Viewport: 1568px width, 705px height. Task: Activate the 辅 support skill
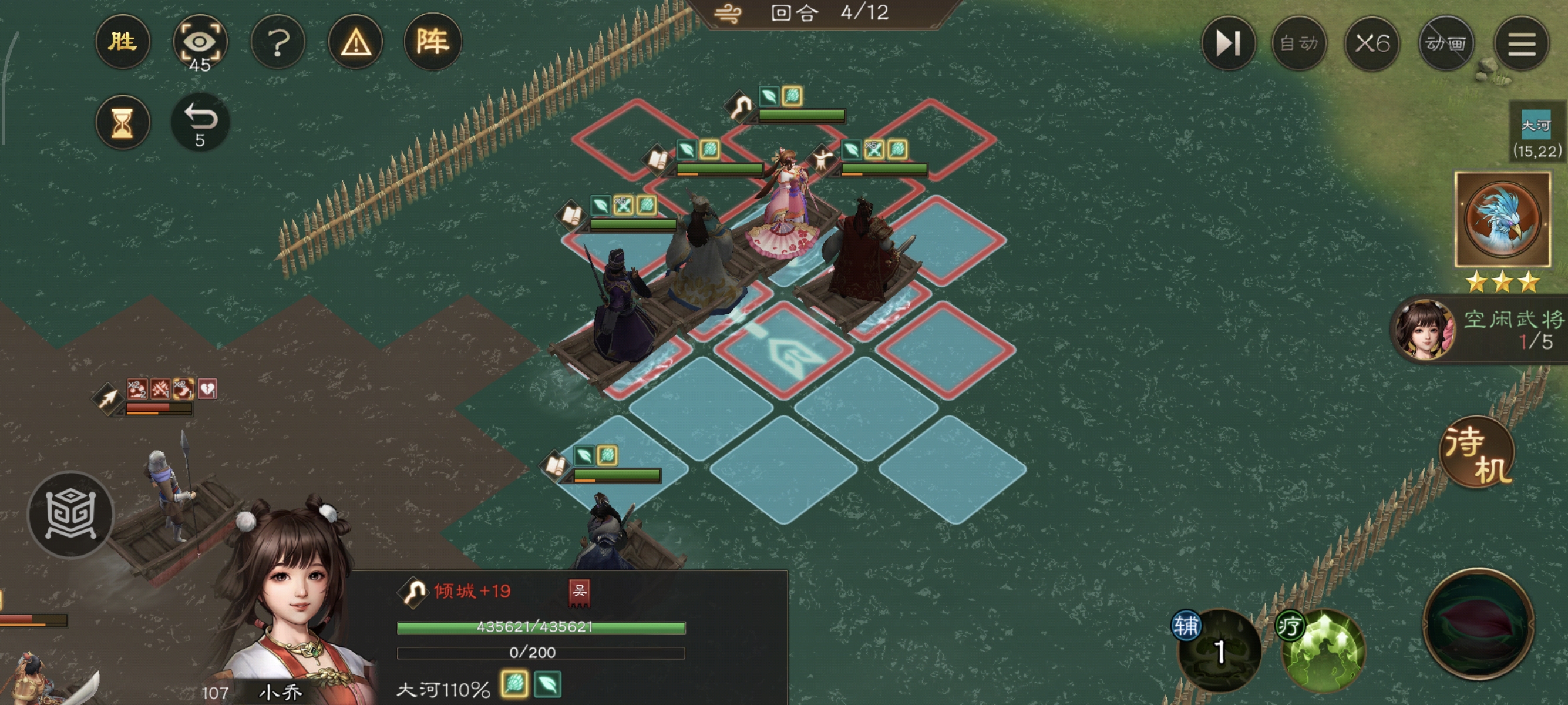coord(1218,650)
